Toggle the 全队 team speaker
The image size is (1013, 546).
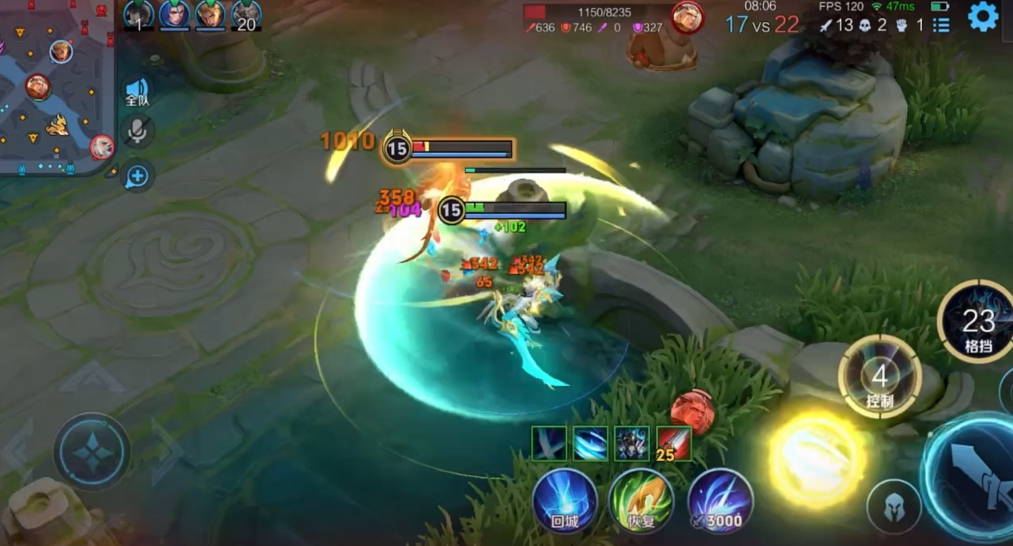click(x=137, y=93)
